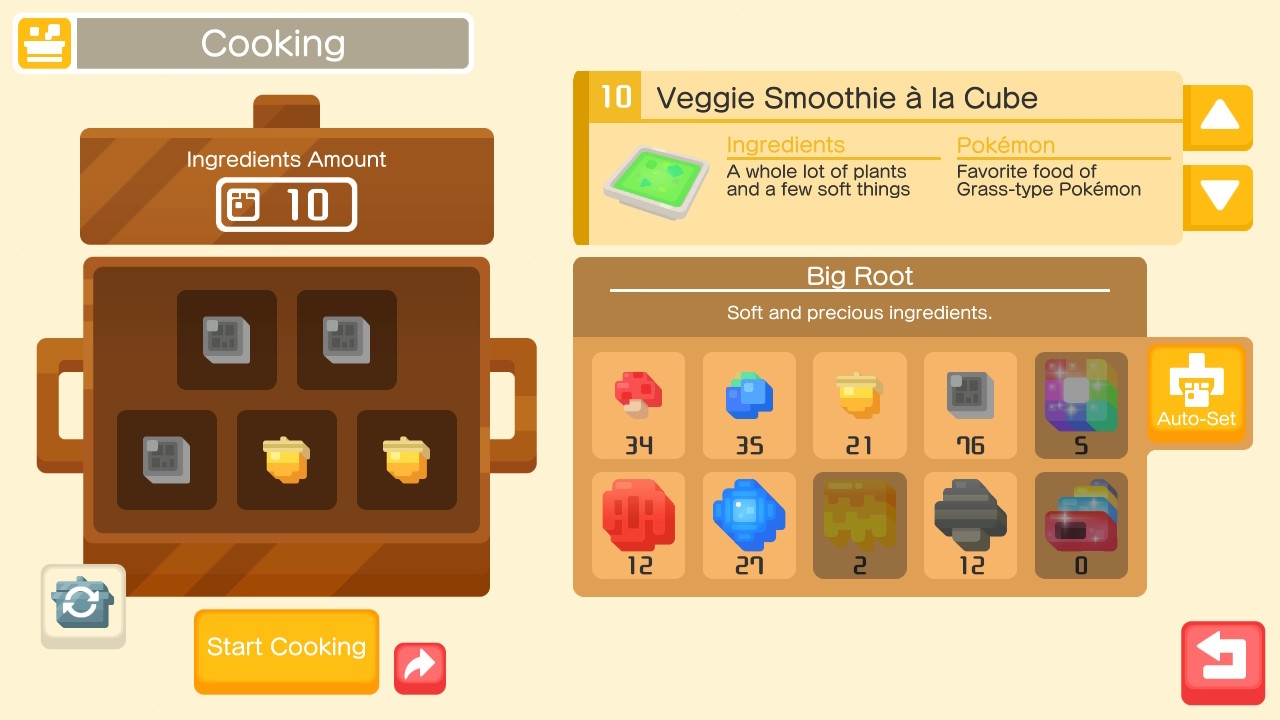The height and width of the screenshot is (720, 1280).
Task: Pick the Honey ingredient with 2
Action: [x=859, y=525]
